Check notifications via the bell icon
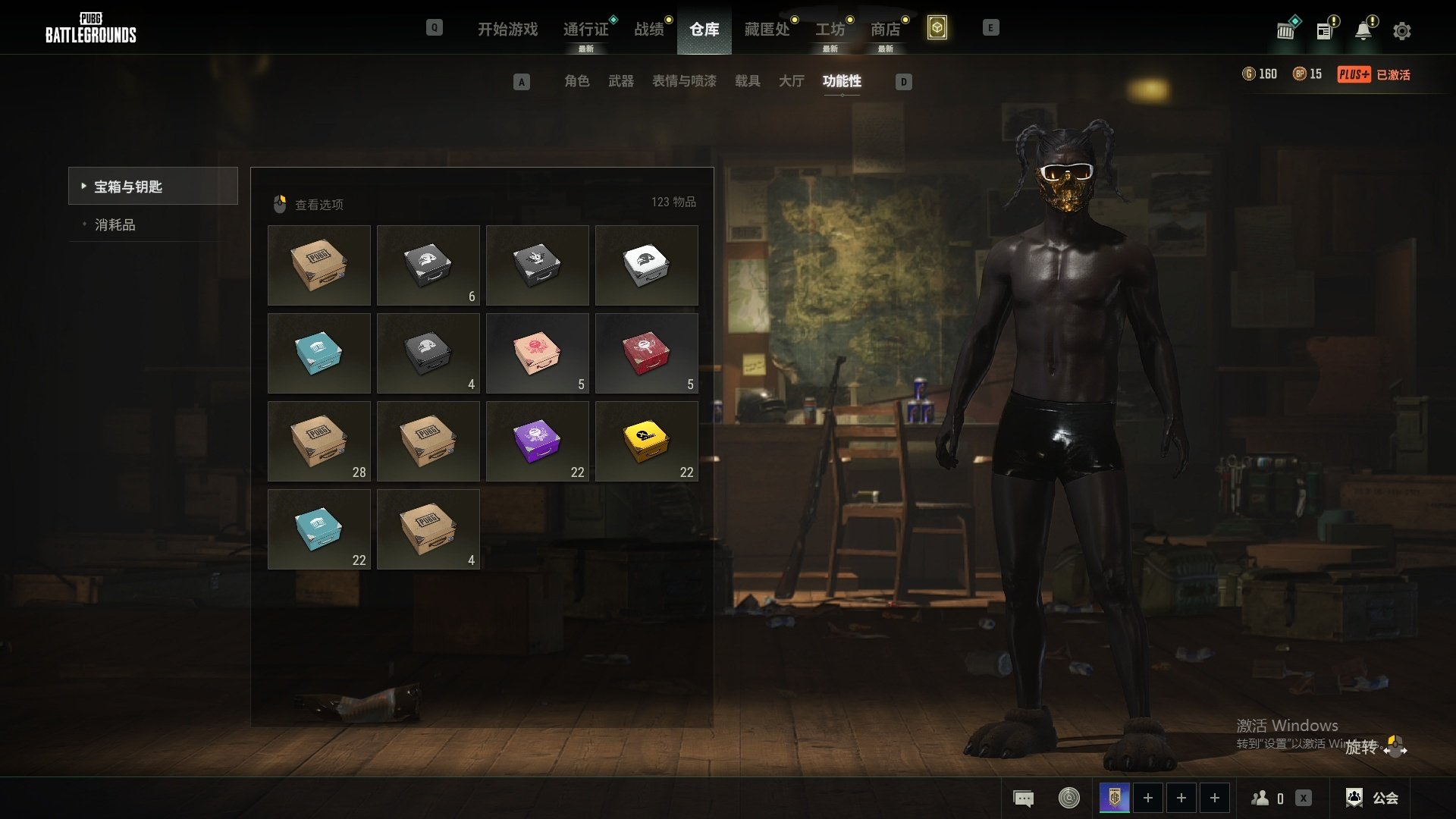Screen dimensions: 1456x819 pos(1363,31)
